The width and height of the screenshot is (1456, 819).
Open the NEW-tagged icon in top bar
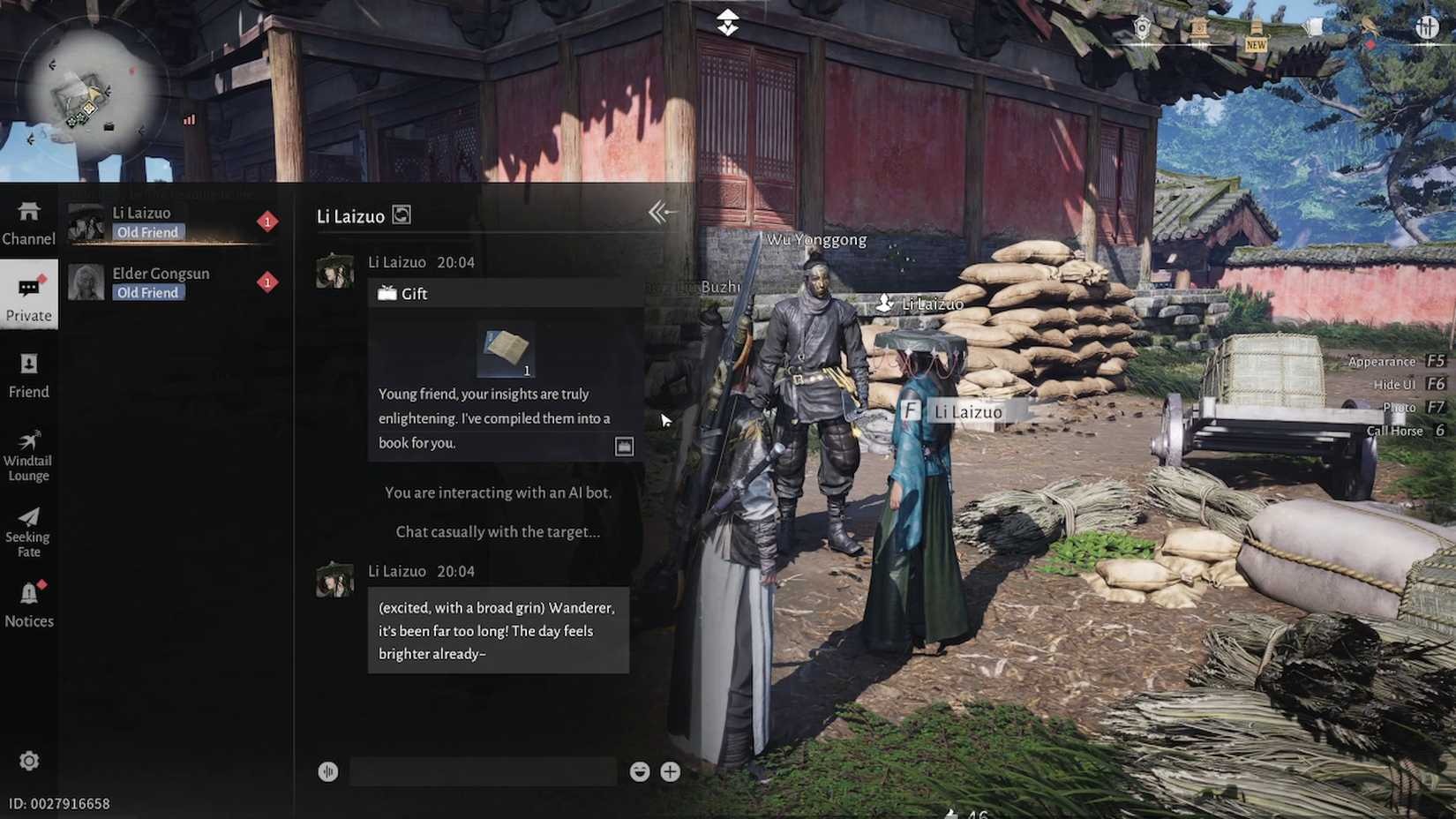[1256, 35]
